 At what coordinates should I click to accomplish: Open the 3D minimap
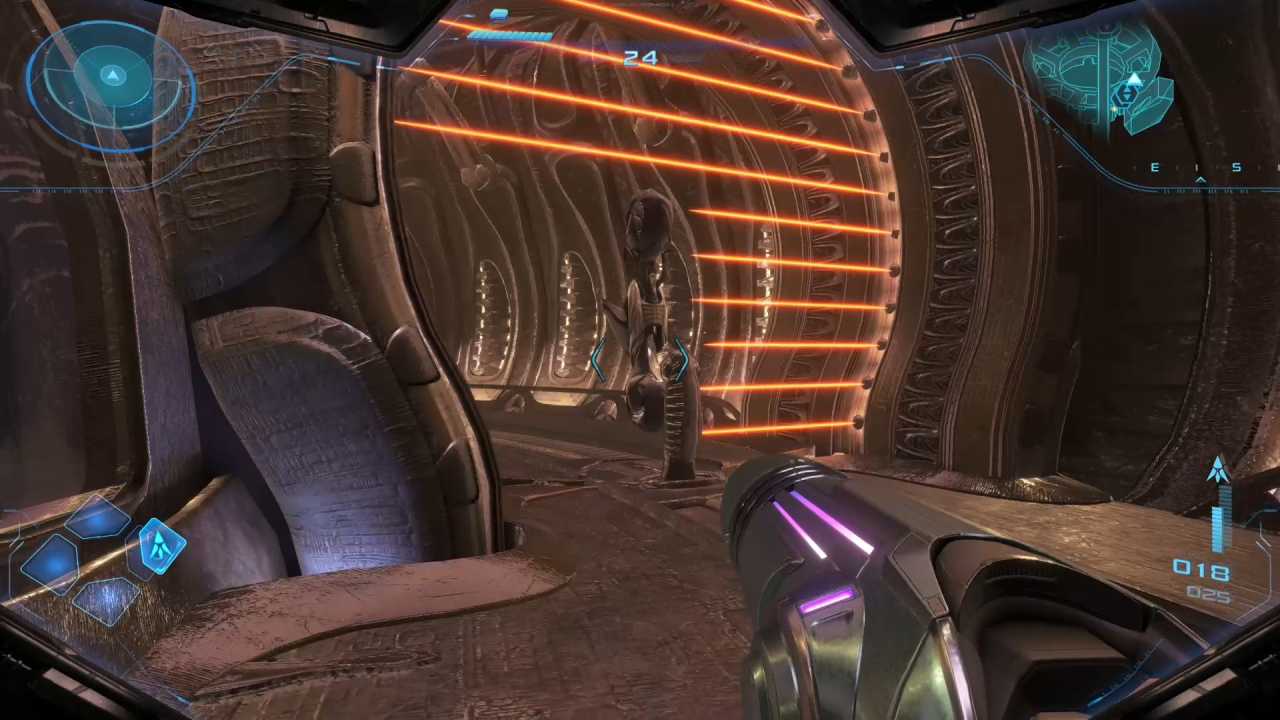1100,75
